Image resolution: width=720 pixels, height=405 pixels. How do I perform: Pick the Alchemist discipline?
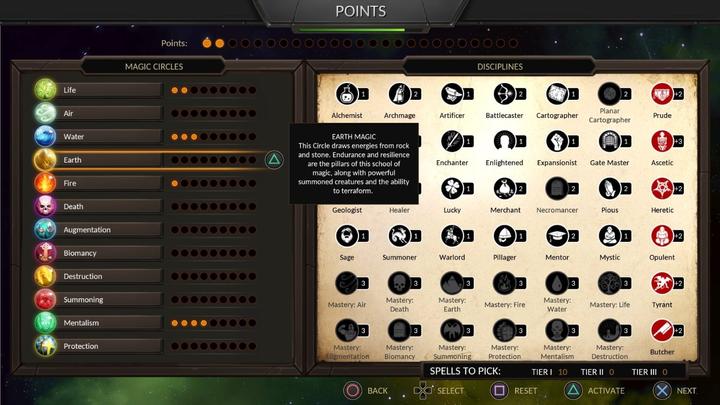coord(345,95)
